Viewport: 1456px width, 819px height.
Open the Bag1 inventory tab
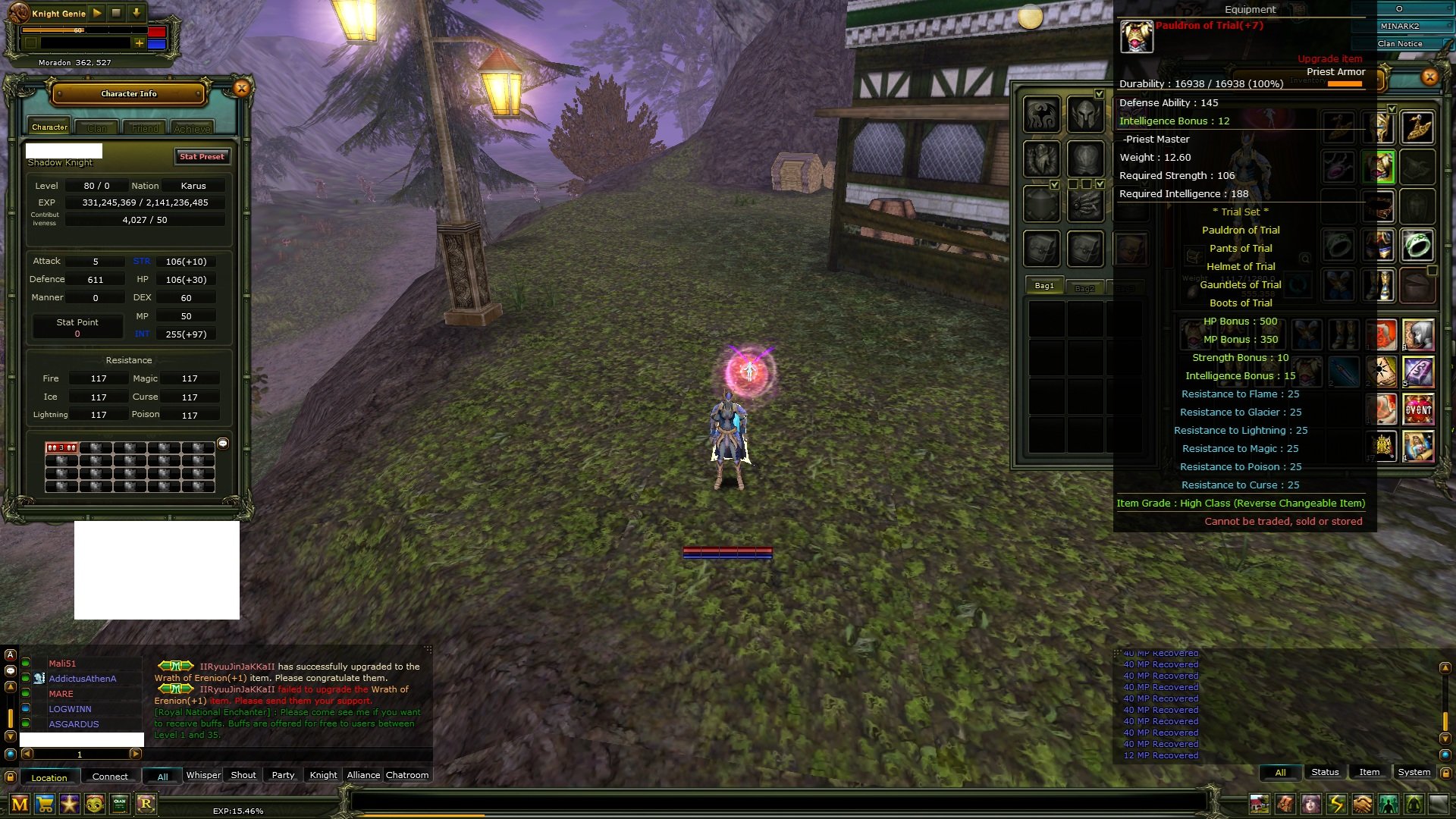click(x=1044, y=286)
